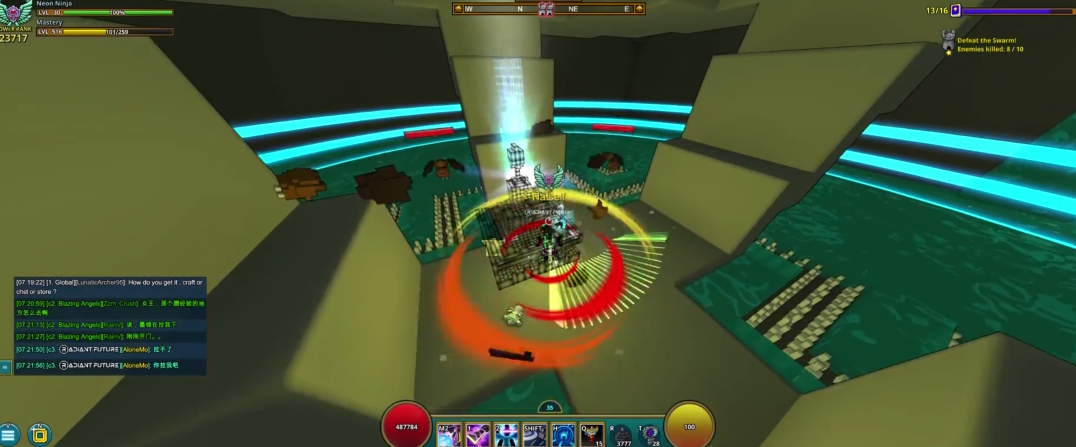
Task: Open the Neon Ninja character portrait badge
Action: (x=16, y=13)
